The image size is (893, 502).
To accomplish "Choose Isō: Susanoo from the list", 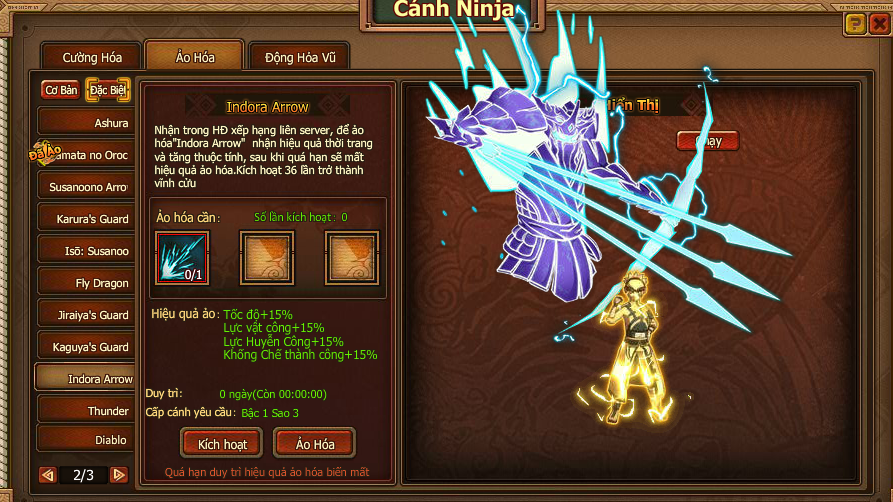I will (x=86, y=251).
